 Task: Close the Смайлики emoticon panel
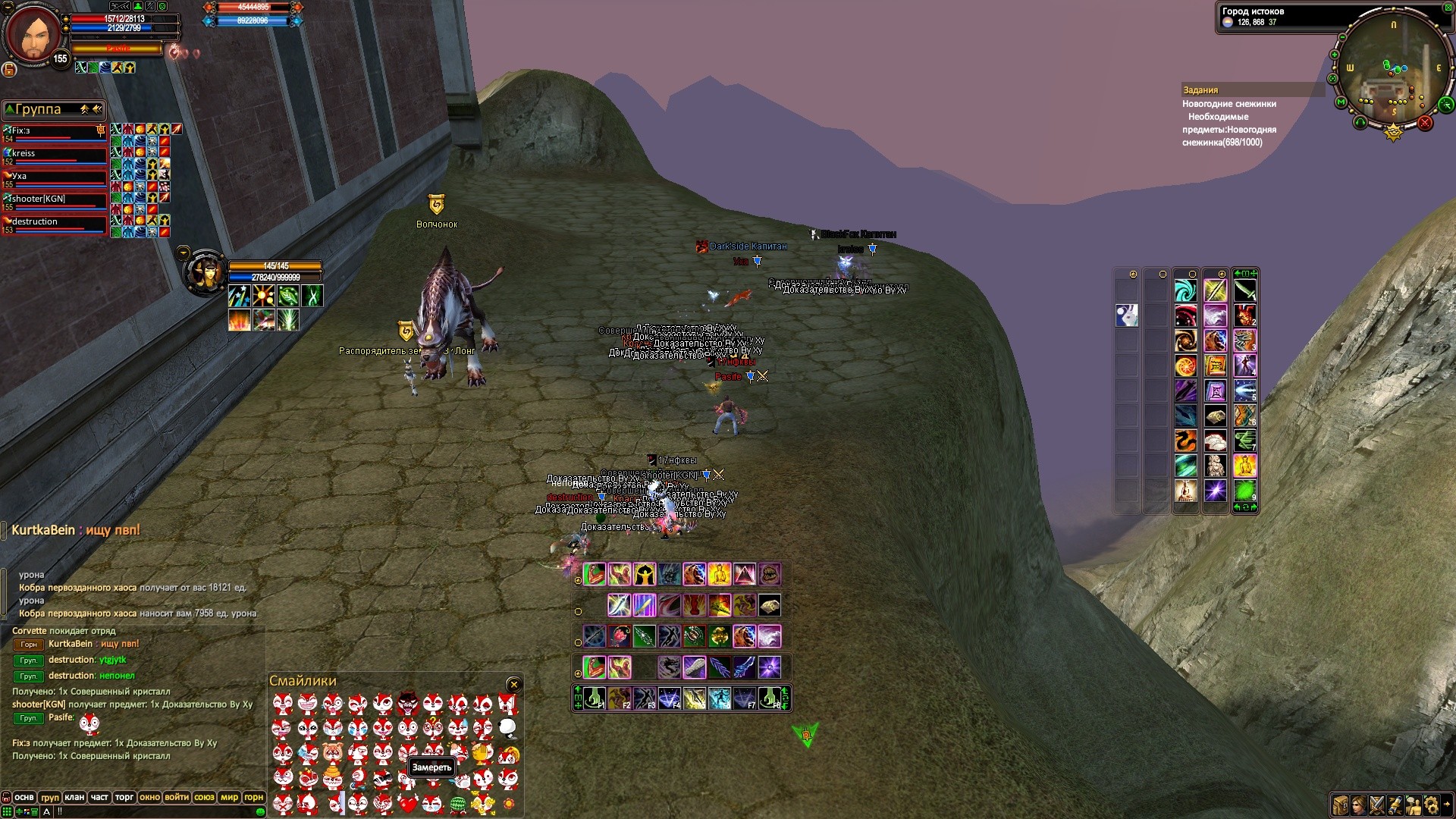click(513, 685)
